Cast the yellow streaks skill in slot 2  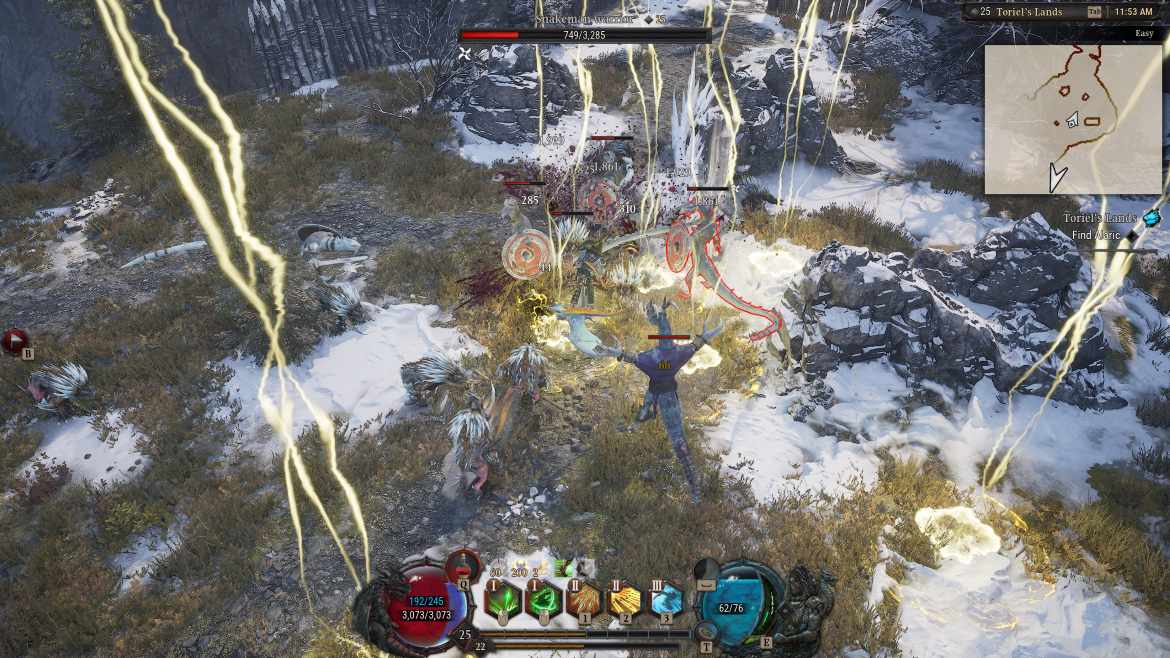pos(625,600)
